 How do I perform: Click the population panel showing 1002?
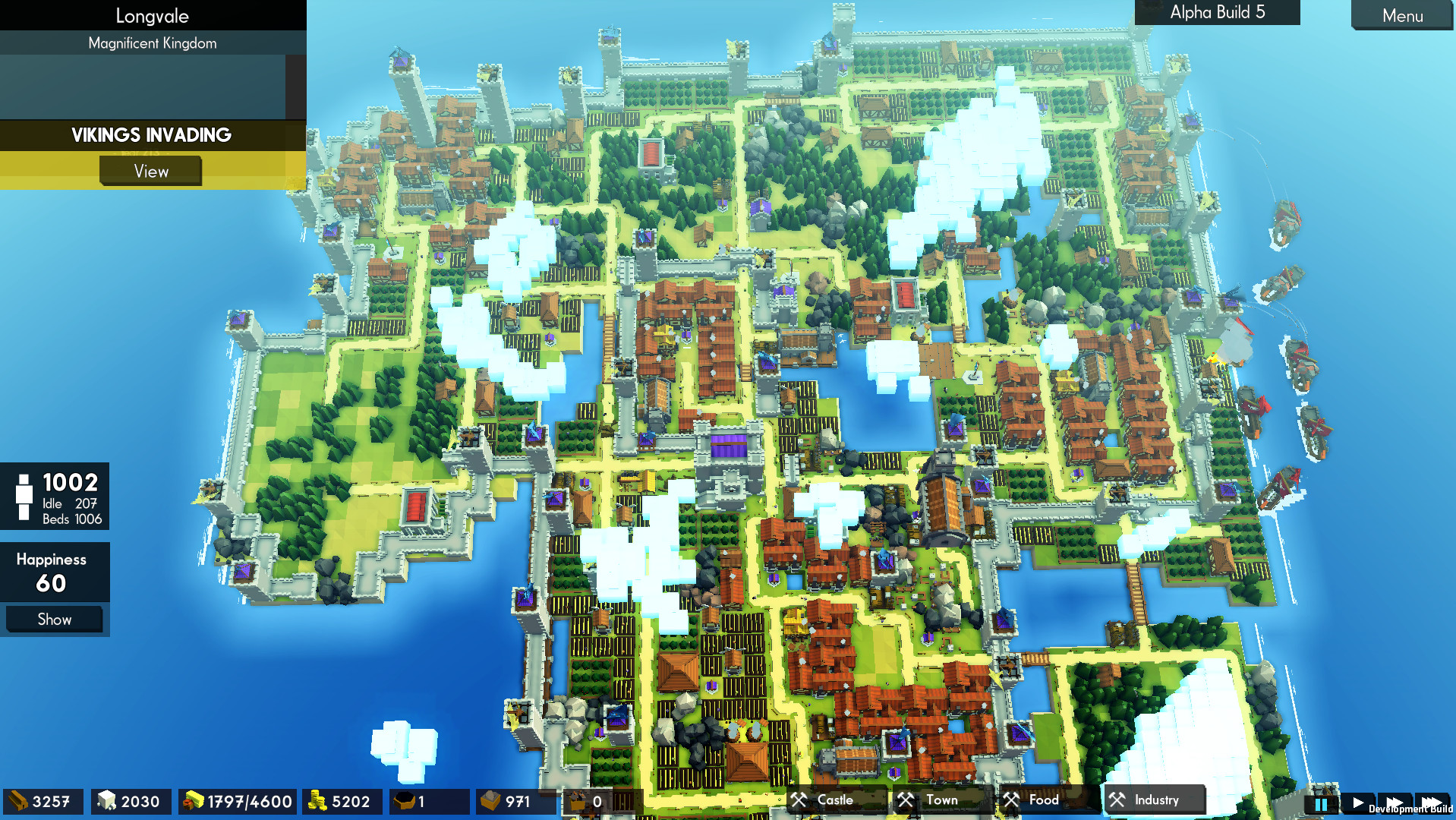point(55,497)
